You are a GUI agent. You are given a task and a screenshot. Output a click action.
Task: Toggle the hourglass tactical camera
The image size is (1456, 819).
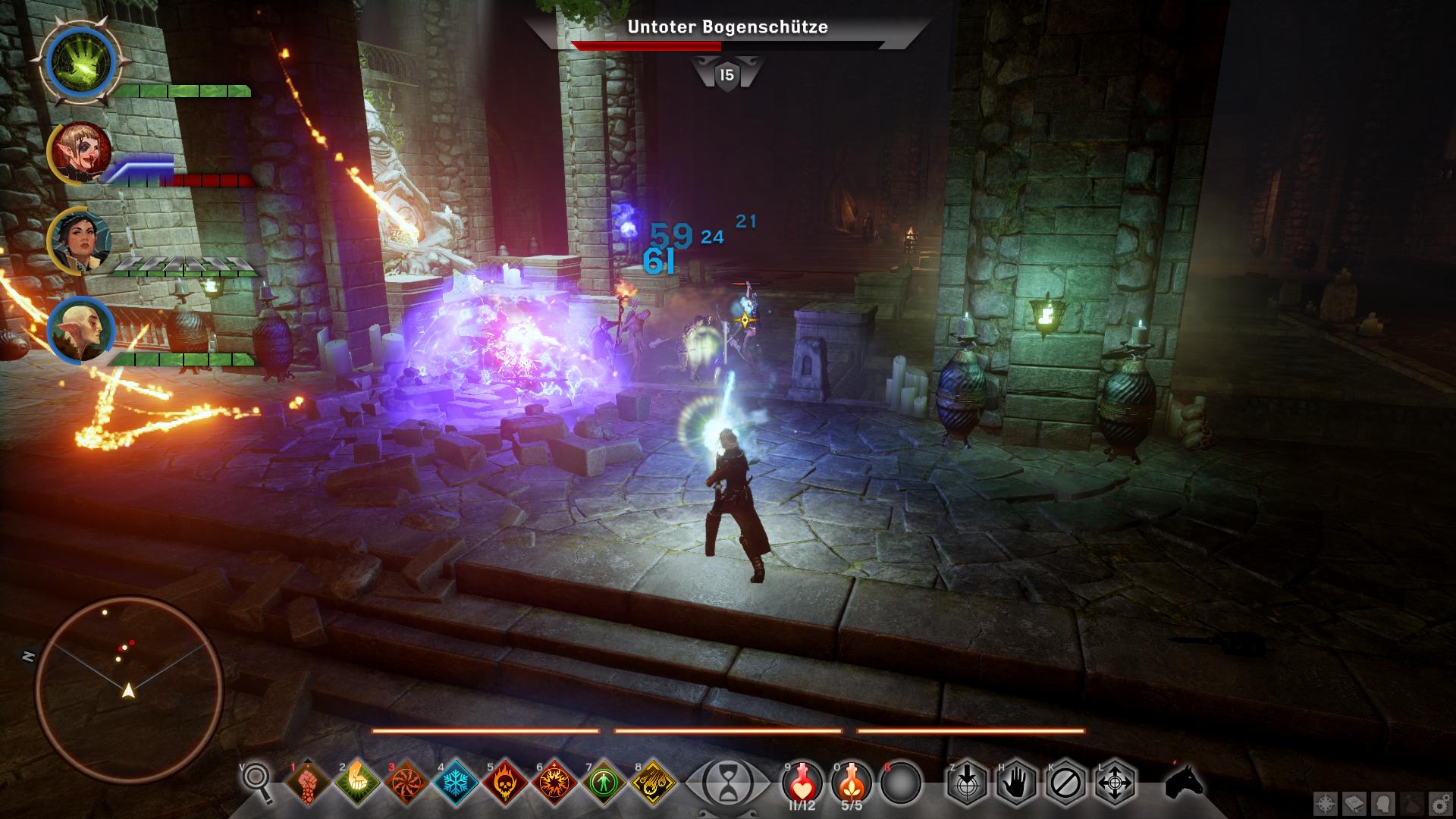[726, 781]
